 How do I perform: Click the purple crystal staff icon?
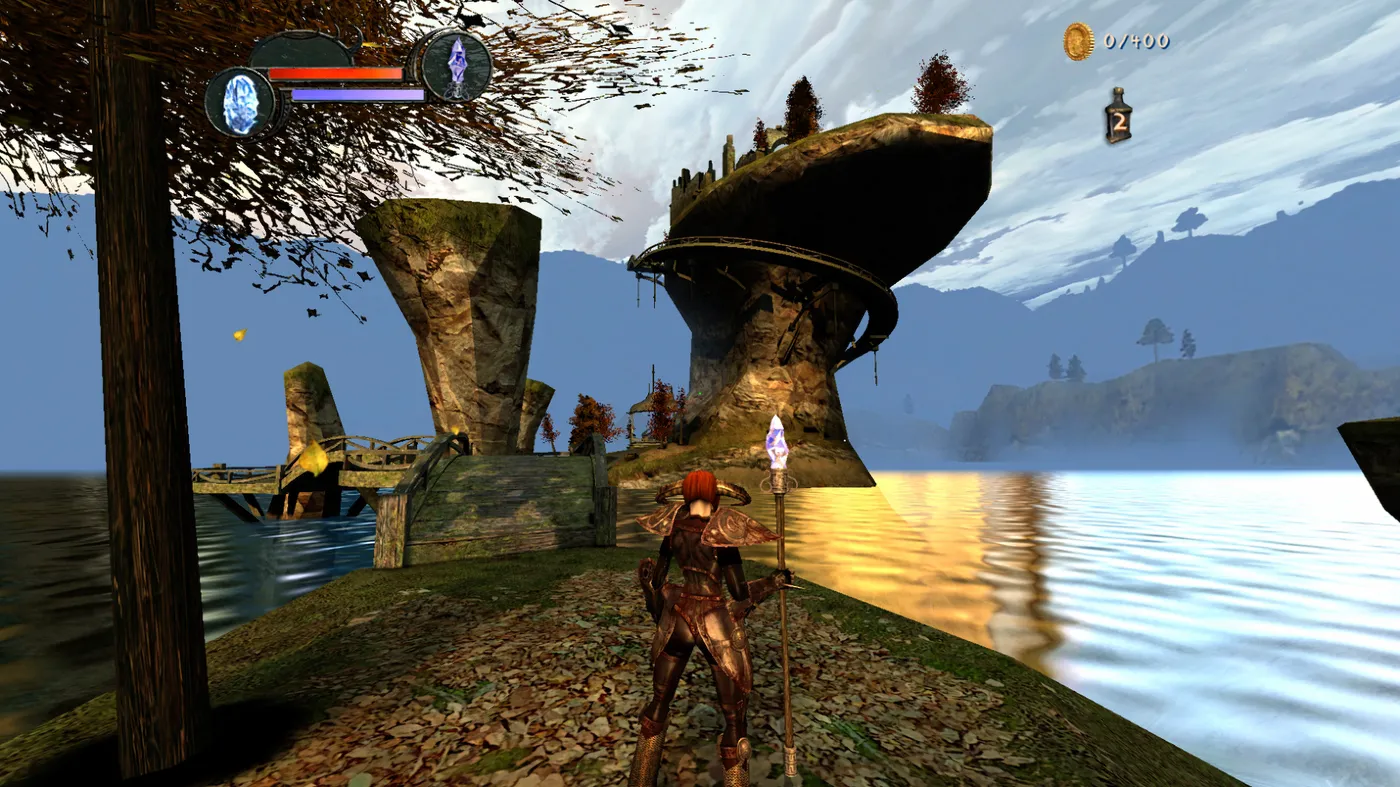[456, 65]
